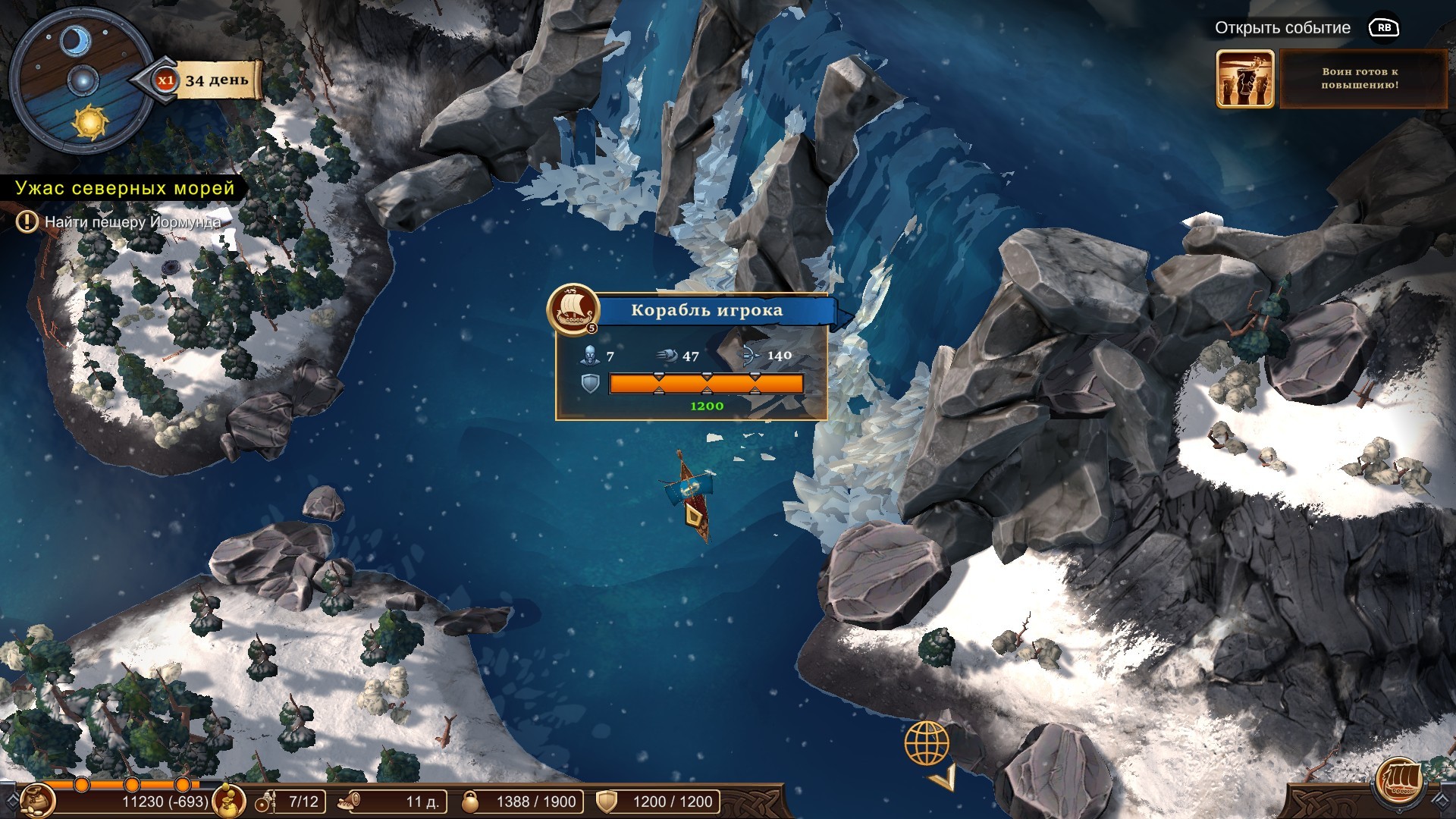Viewport: 1456px width, 819px height.
Task: Open the 'Ужас северных морей' quest title
Action: (x=125, y=188)
